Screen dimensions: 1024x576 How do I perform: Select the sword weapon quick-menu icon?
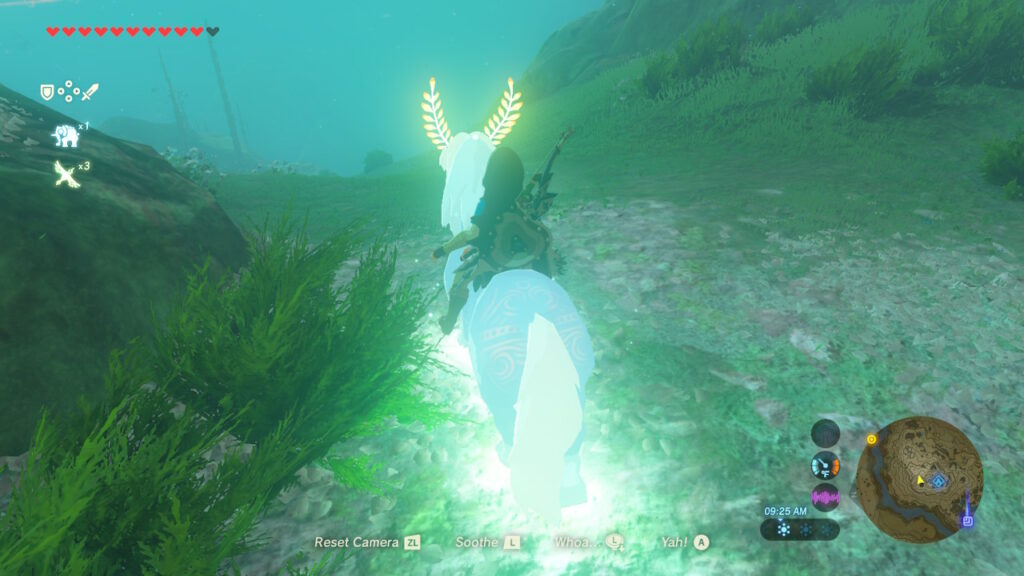(91, 92)
